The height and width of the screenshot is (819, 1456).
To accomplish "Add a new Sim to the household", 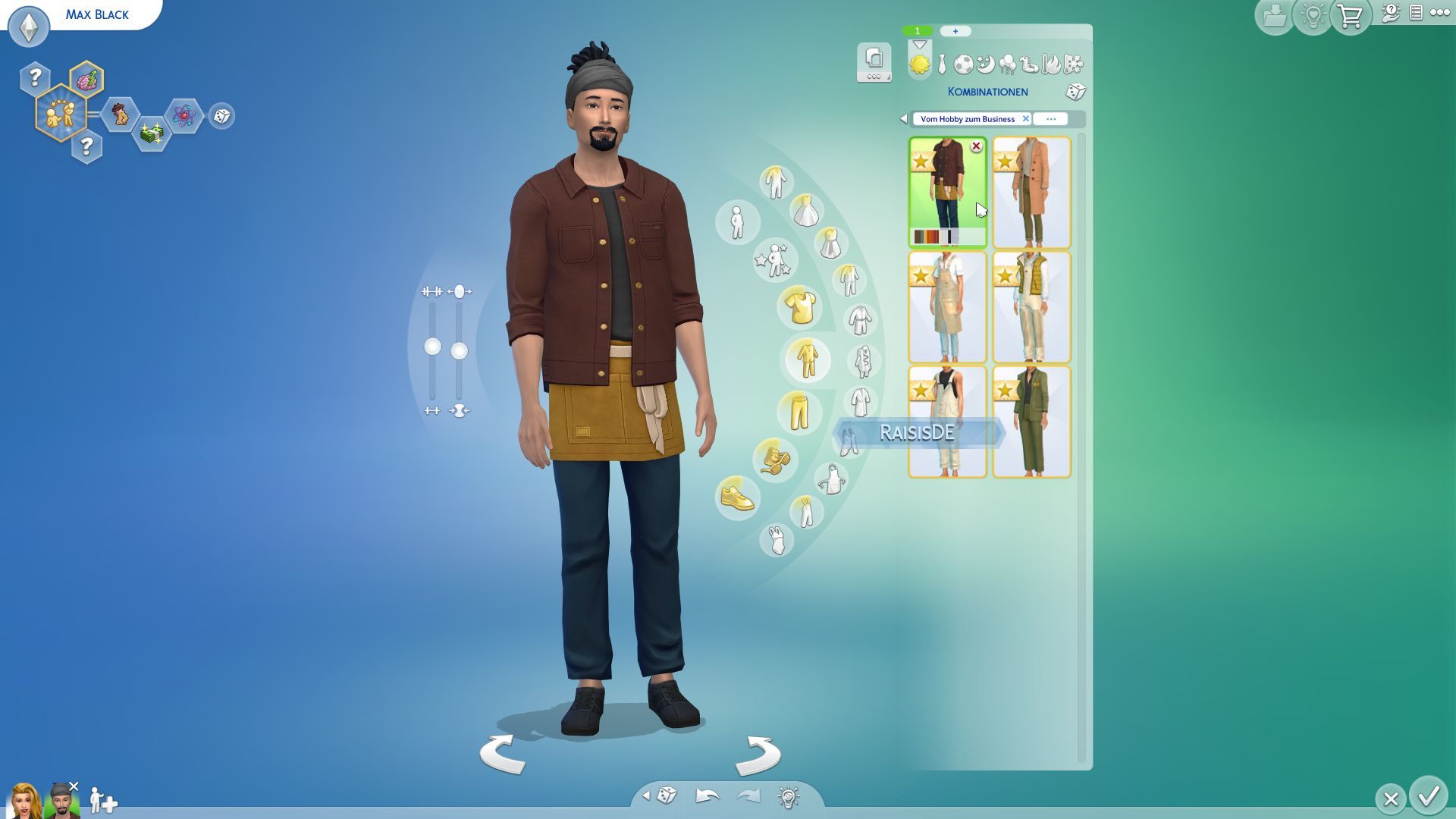I will coord(102,800).
